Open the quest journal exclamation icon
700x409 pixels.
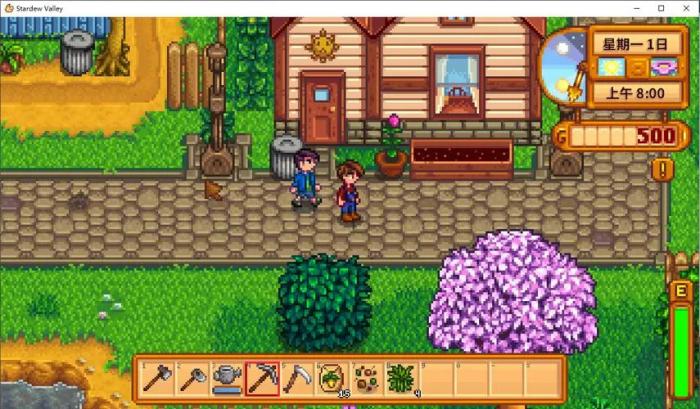click(x=662, y=169)
